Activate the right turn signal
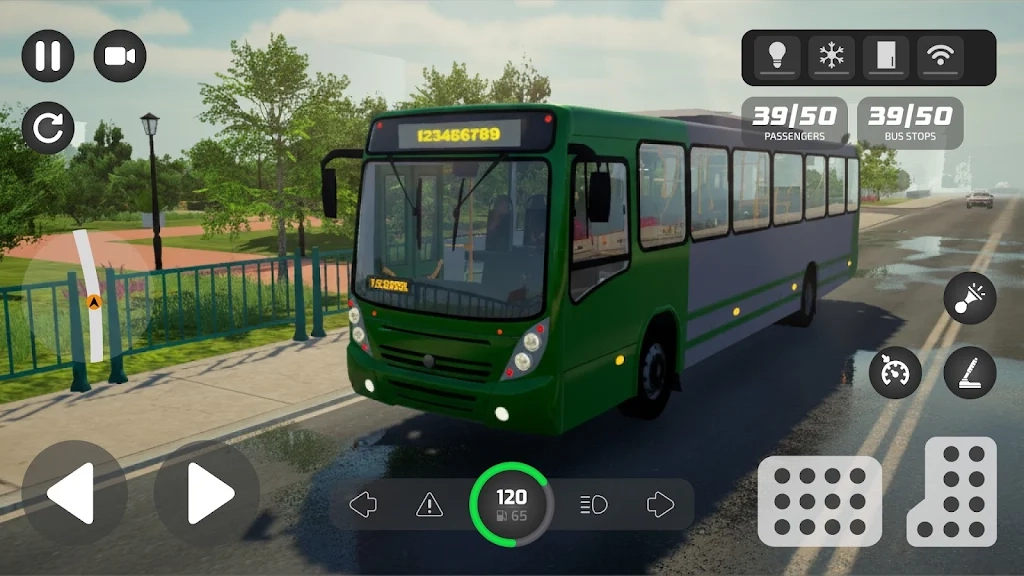 660,505
